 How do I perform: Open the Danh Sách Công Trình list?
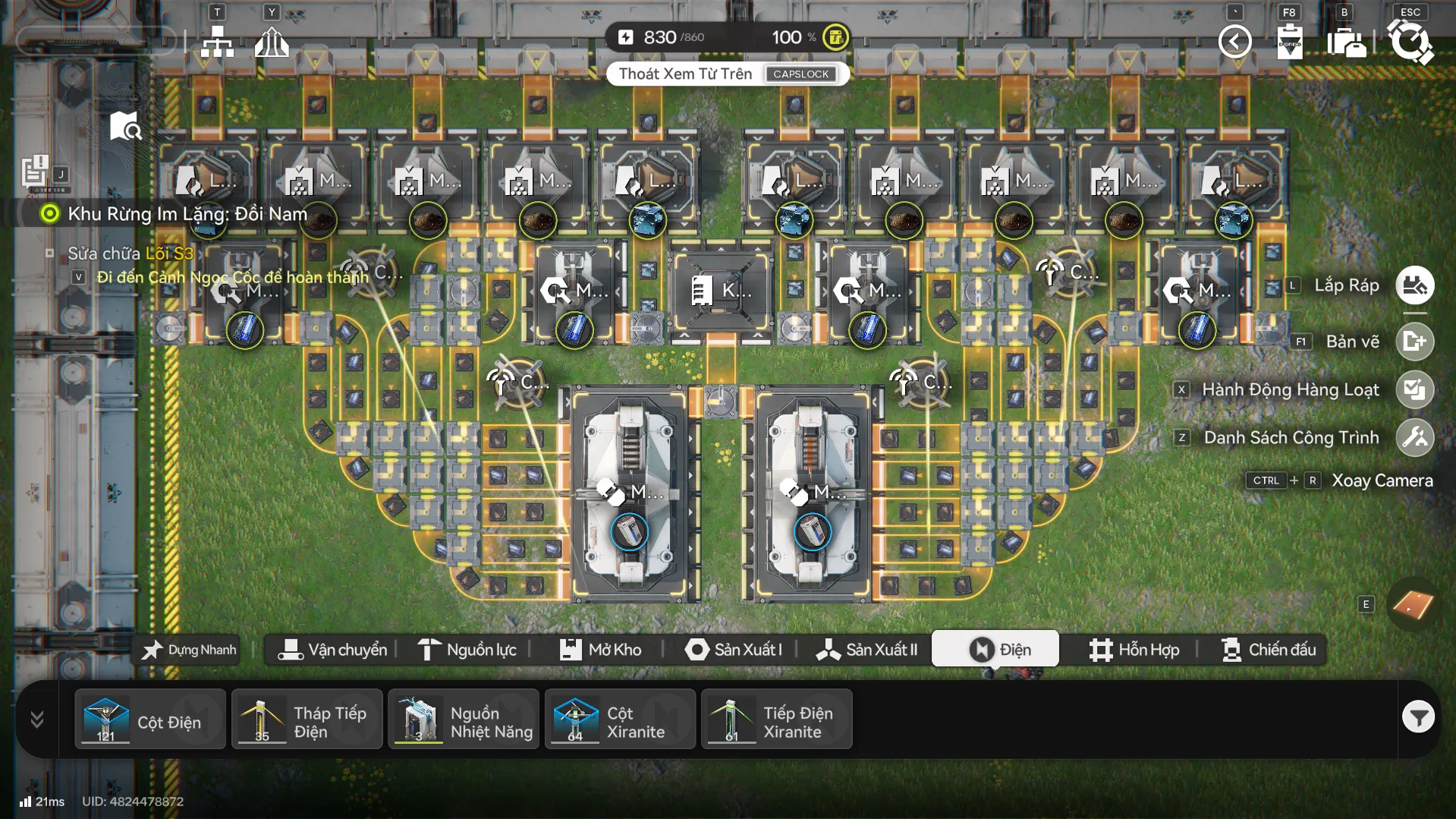1414,437
